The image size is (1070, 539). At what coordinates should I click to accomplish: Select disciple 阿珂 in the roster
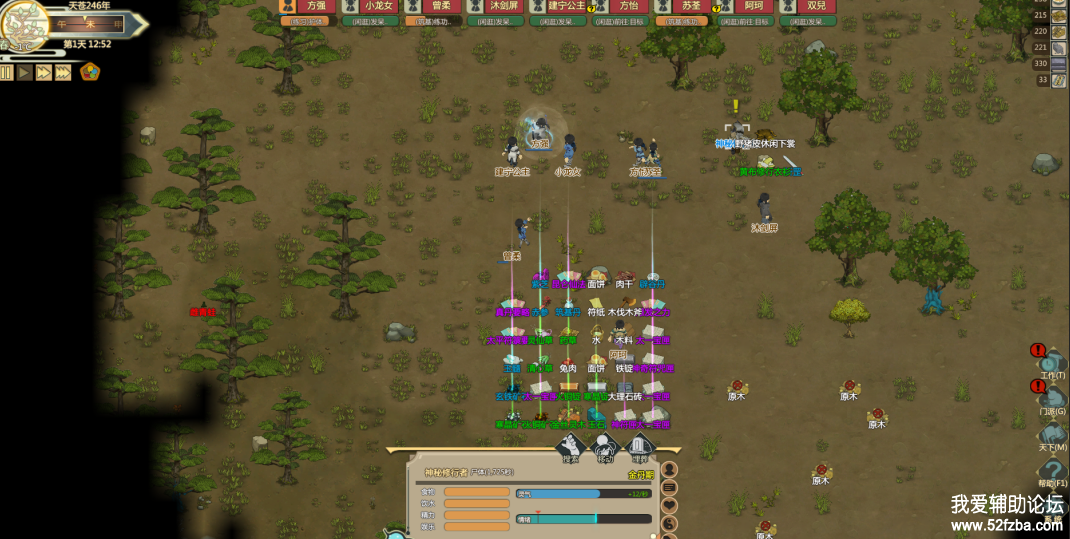pyautogui.click(x=745, y=6)
